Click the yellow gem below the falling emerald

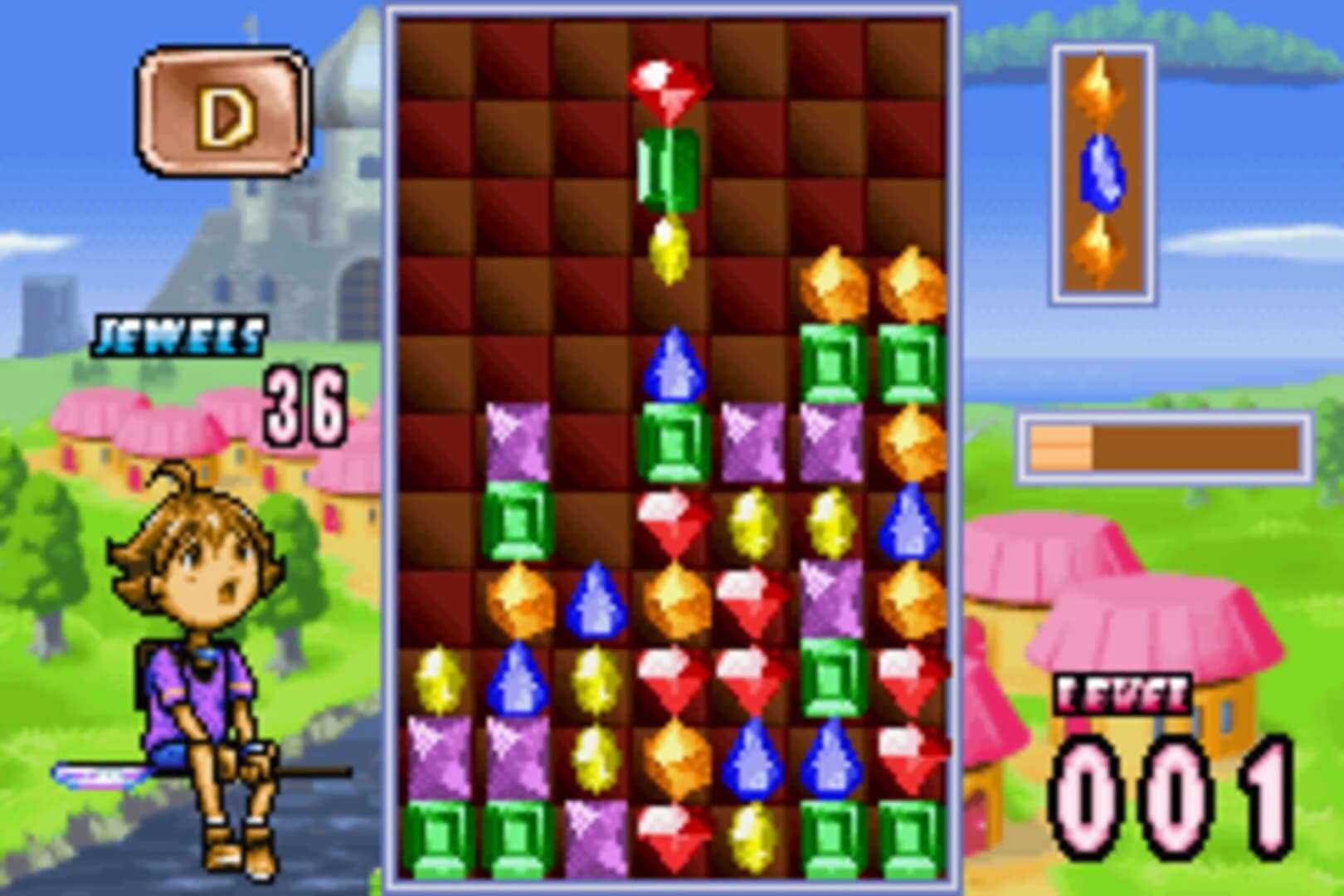(668, 249)
